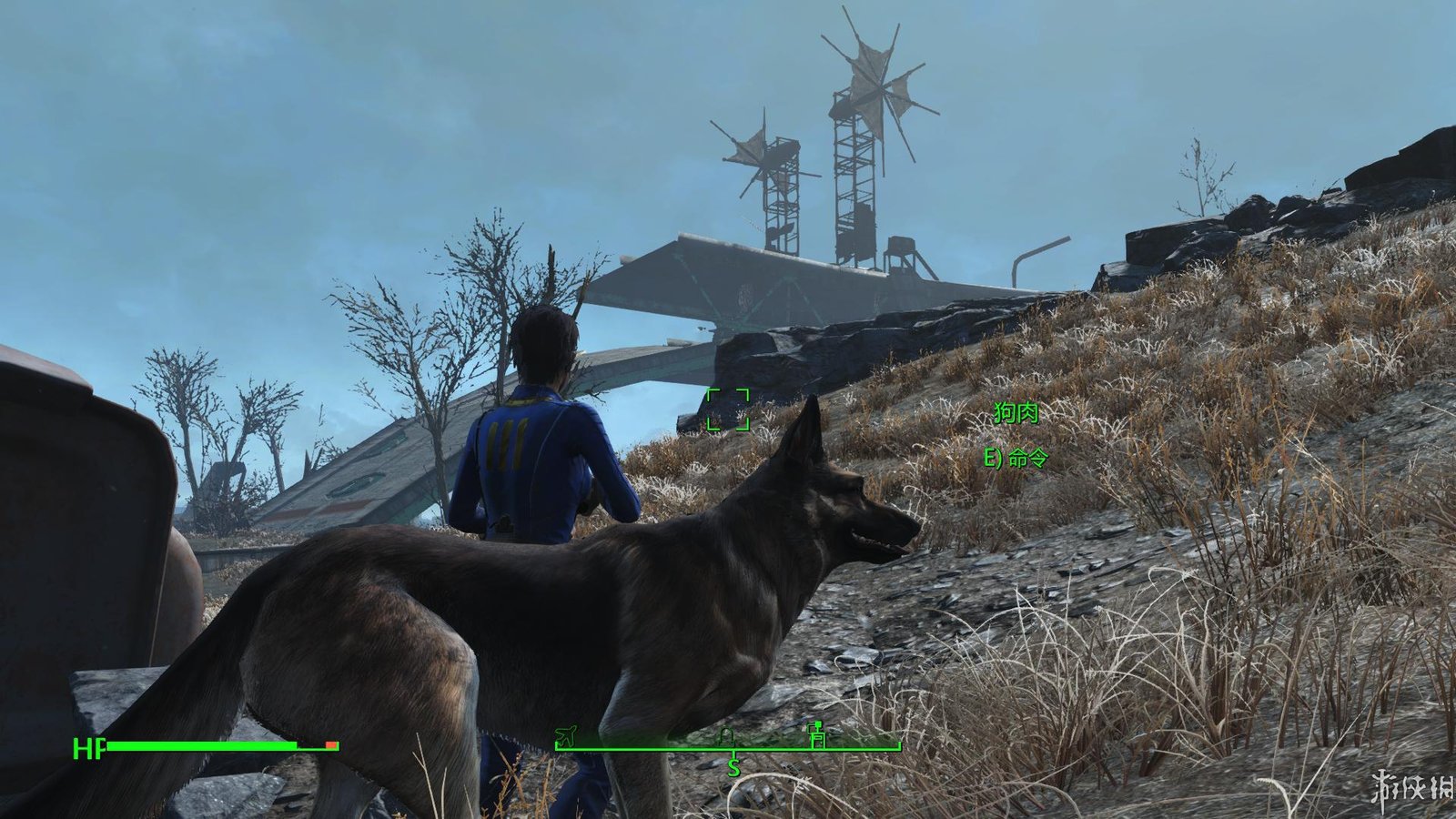Click the airplane marker on the compass
Image resolution: width=1456 pixels, height=819 pixels.
click(565, 735)
